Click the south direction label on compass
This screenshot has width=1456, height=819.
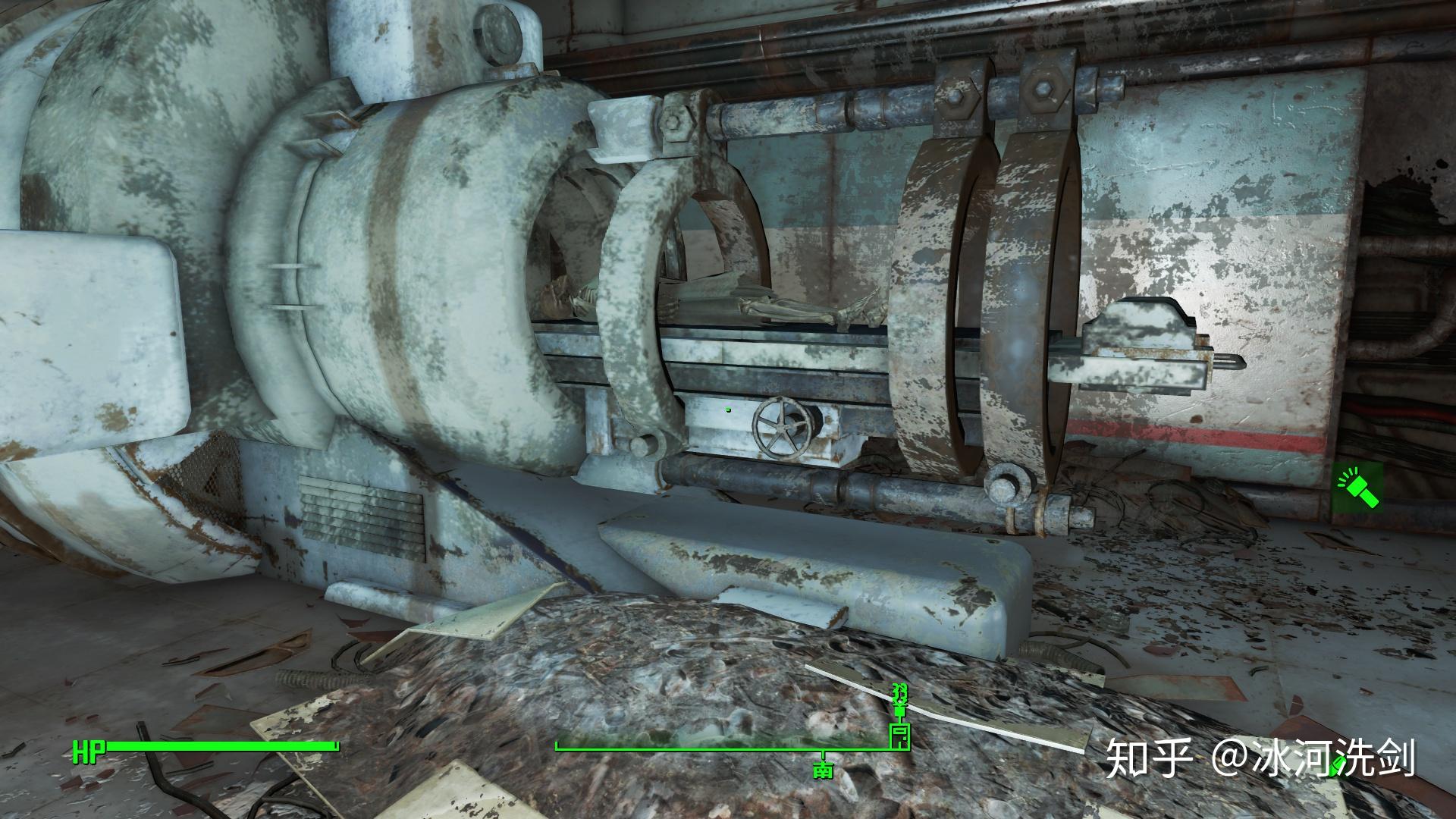823,771
